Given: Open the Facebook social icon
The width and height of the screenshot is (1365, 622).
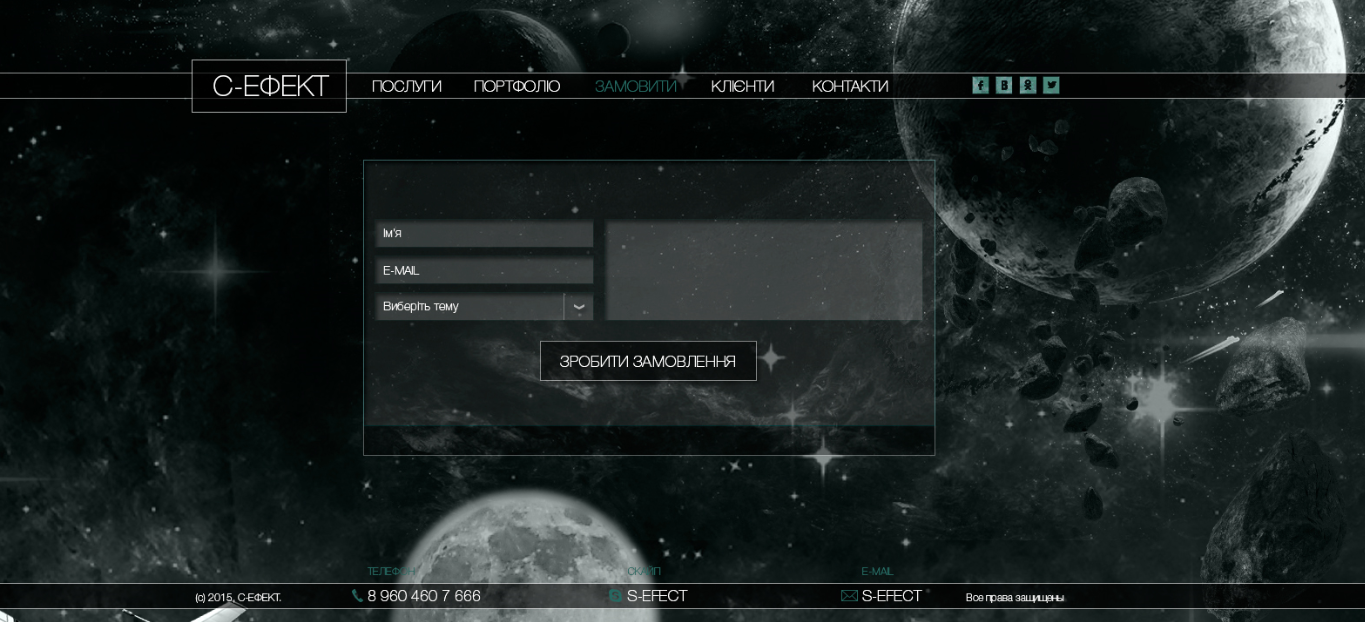Looking at the screenshot, I should click(x=980, y=85).
